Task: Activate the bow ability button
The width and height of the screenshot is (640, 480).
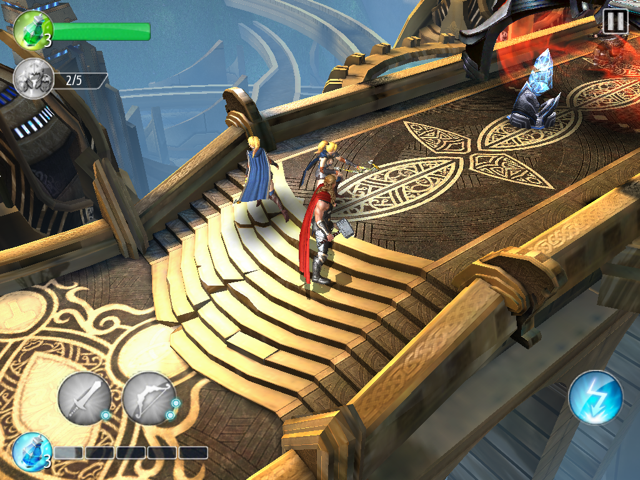Action: pos(149,398)
